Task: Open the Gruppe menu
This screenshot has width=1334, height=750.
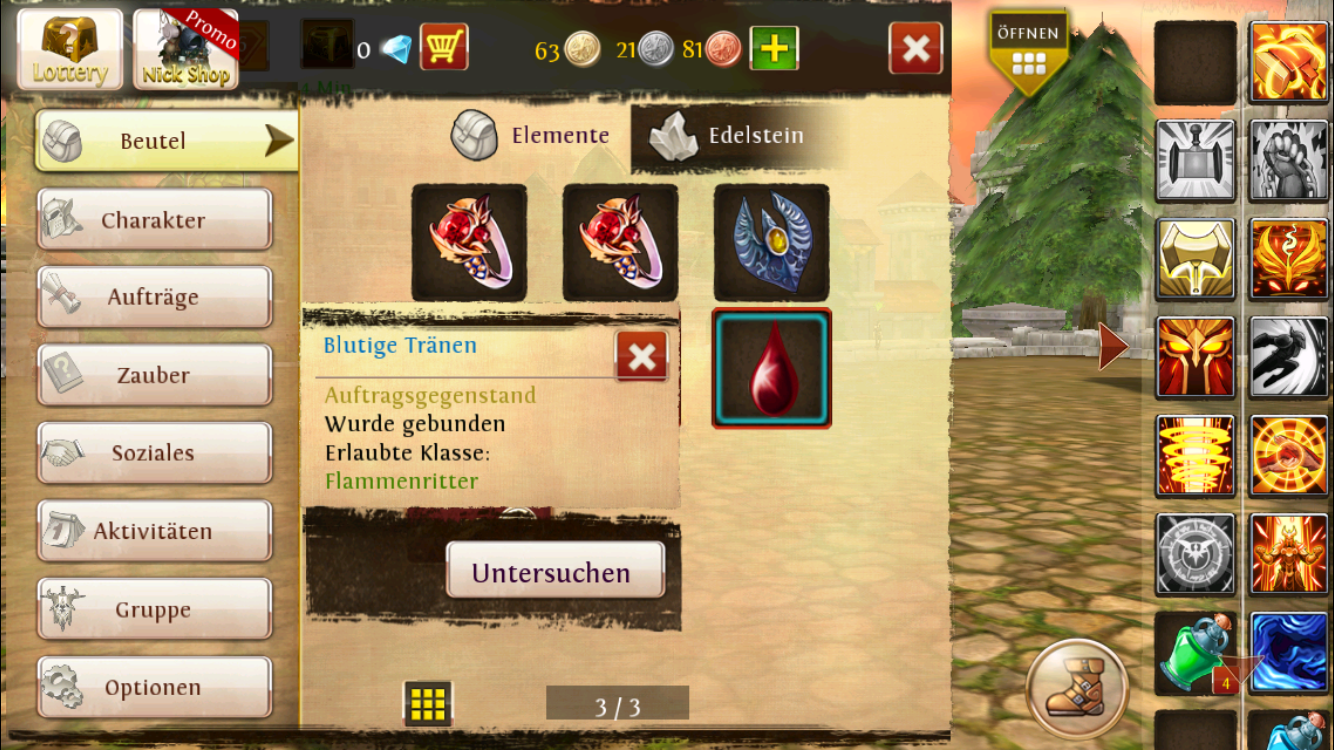Action: pyautogui.click(x=154, y=609)
